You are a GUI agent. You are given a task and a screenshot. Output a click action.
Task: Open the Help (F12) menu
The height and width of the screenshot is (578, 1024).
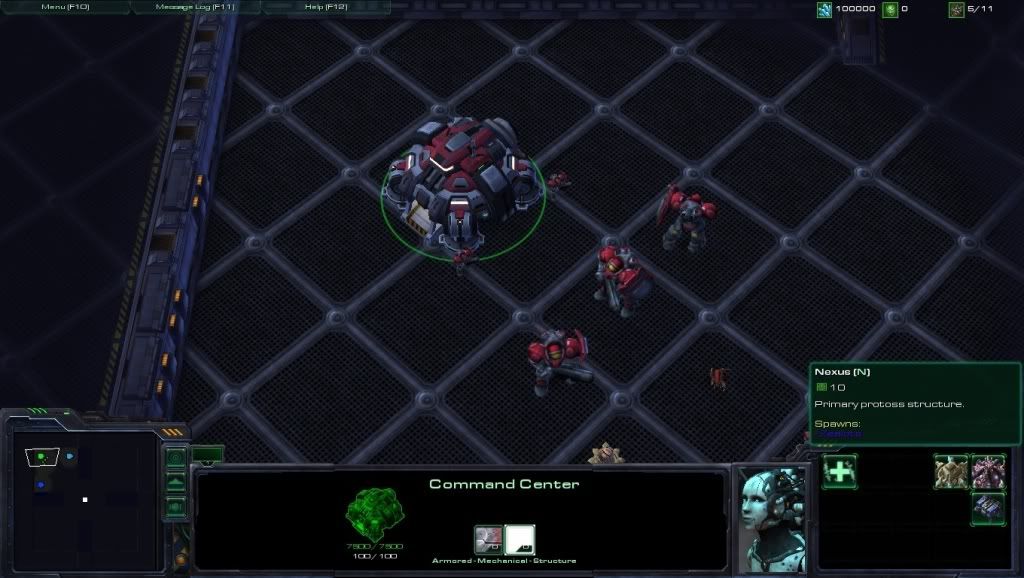tap(325, 7)
